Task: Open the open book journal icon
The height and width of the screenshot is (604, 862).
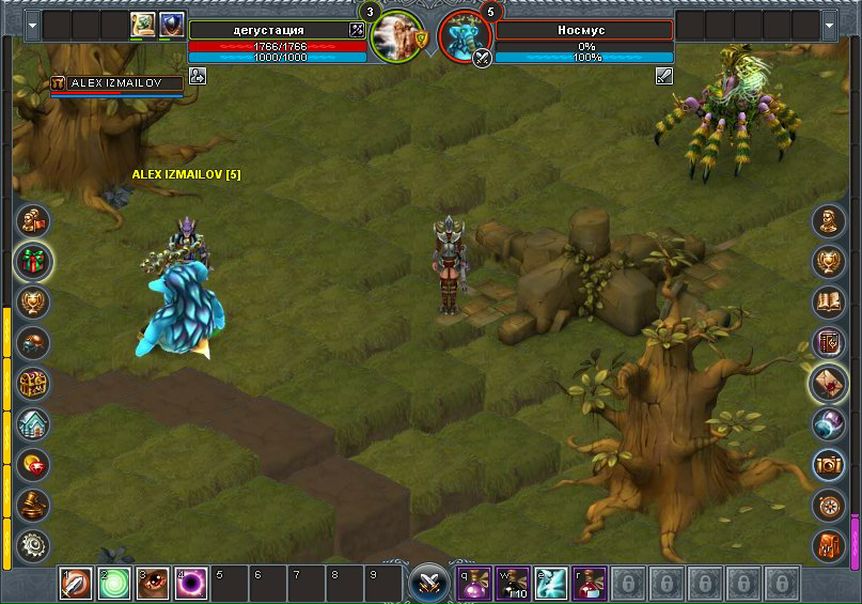Action: pyautogui.click(x=828, y=302)
